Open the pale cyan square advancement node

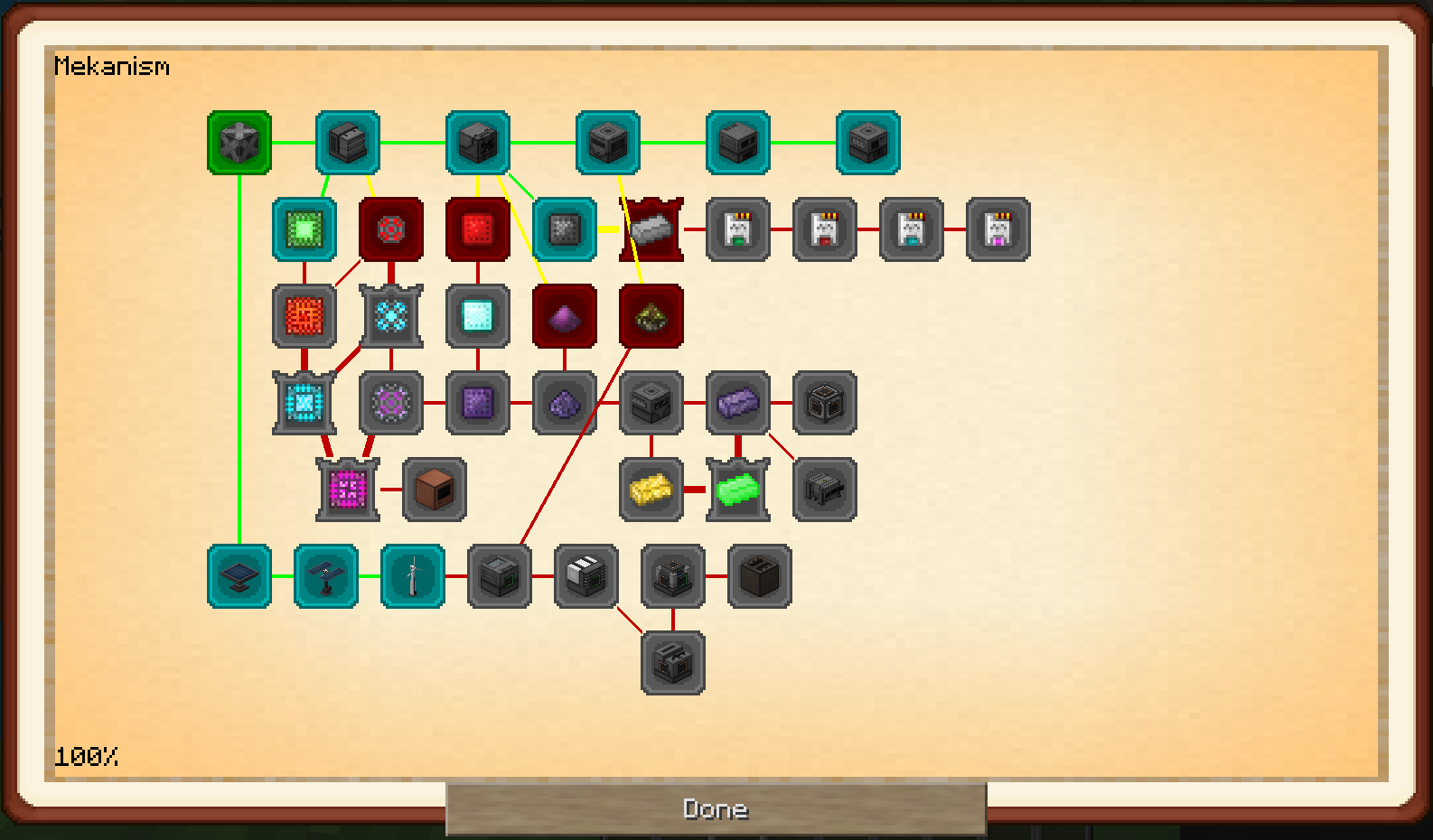point(478,316)
